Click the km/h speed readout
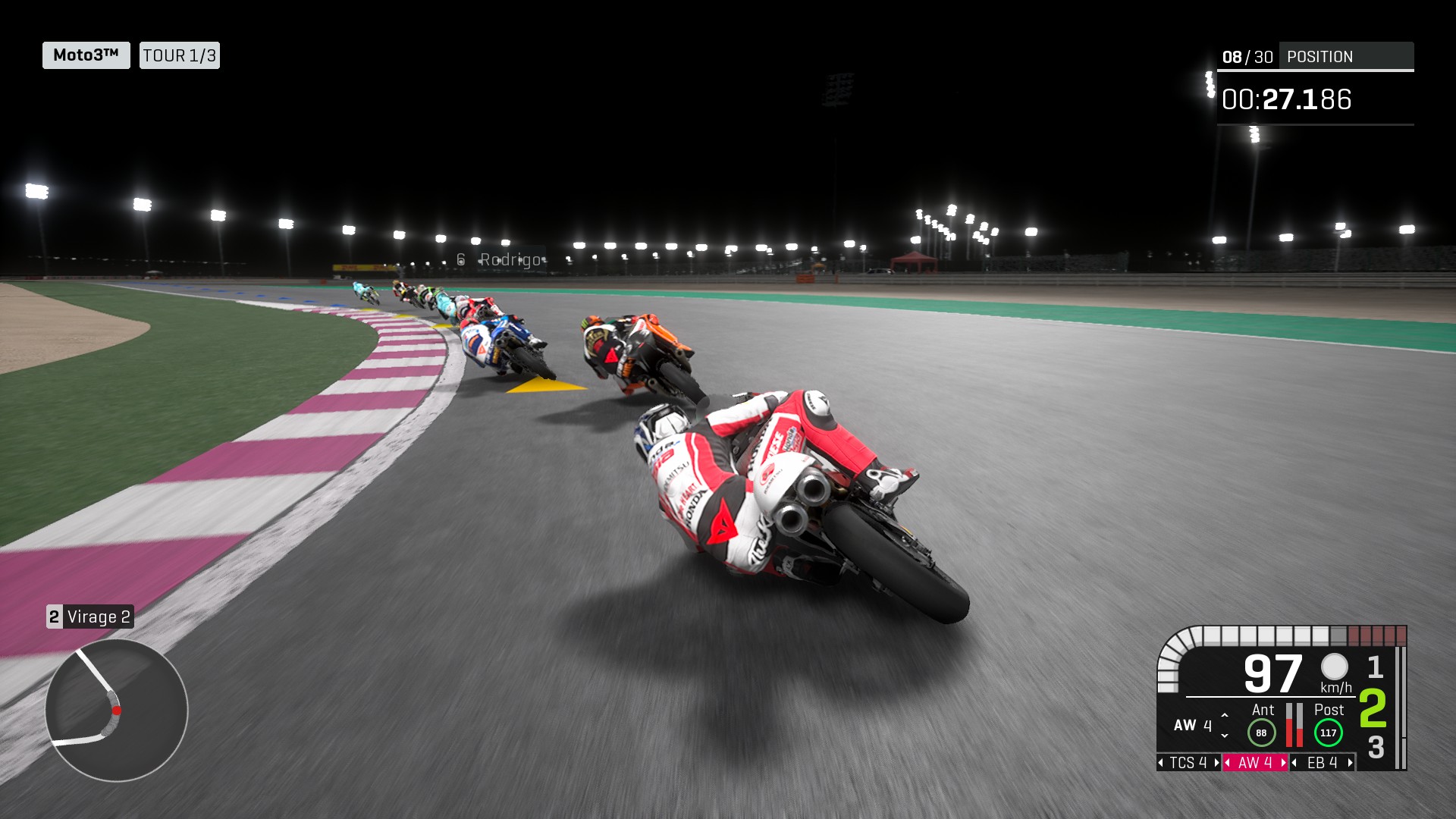The height and width of the screenshot is (819, 1456). pyautogui.click(x=1335, y=688)
